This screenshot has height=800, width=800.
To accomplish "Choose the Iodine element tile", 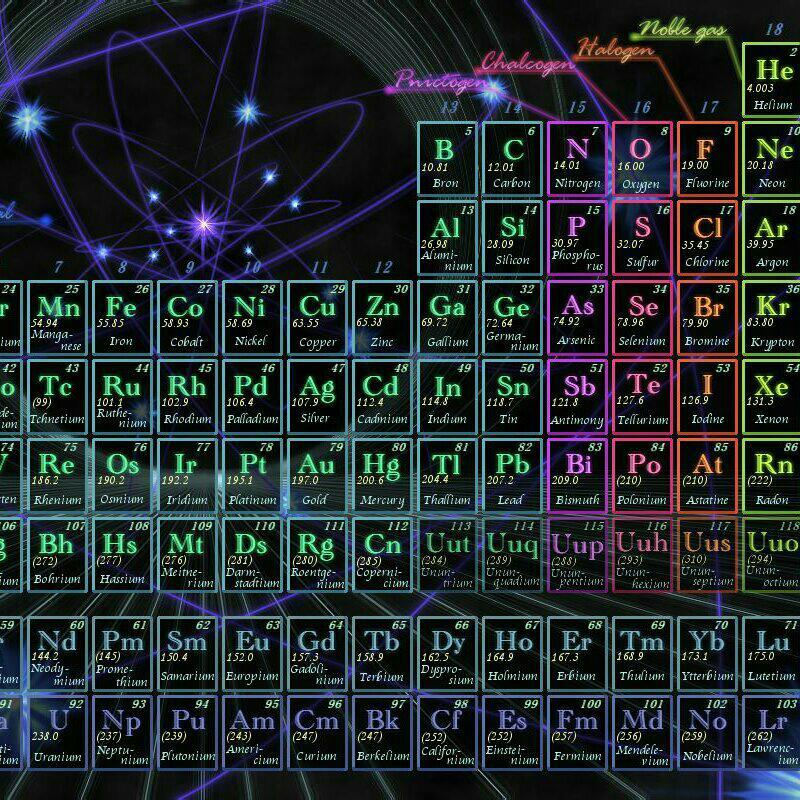I will click(x=707, y=395).
